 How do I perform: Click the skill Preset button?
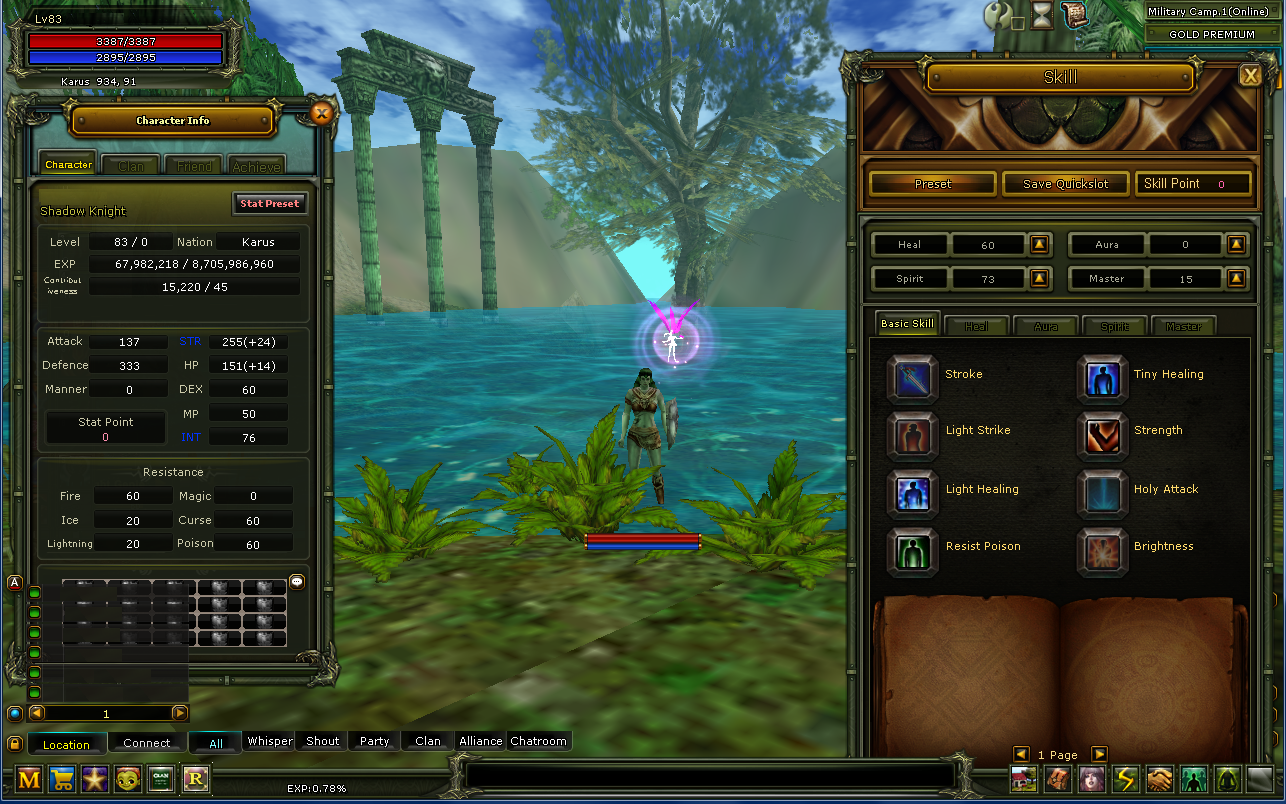pos(932,184)
